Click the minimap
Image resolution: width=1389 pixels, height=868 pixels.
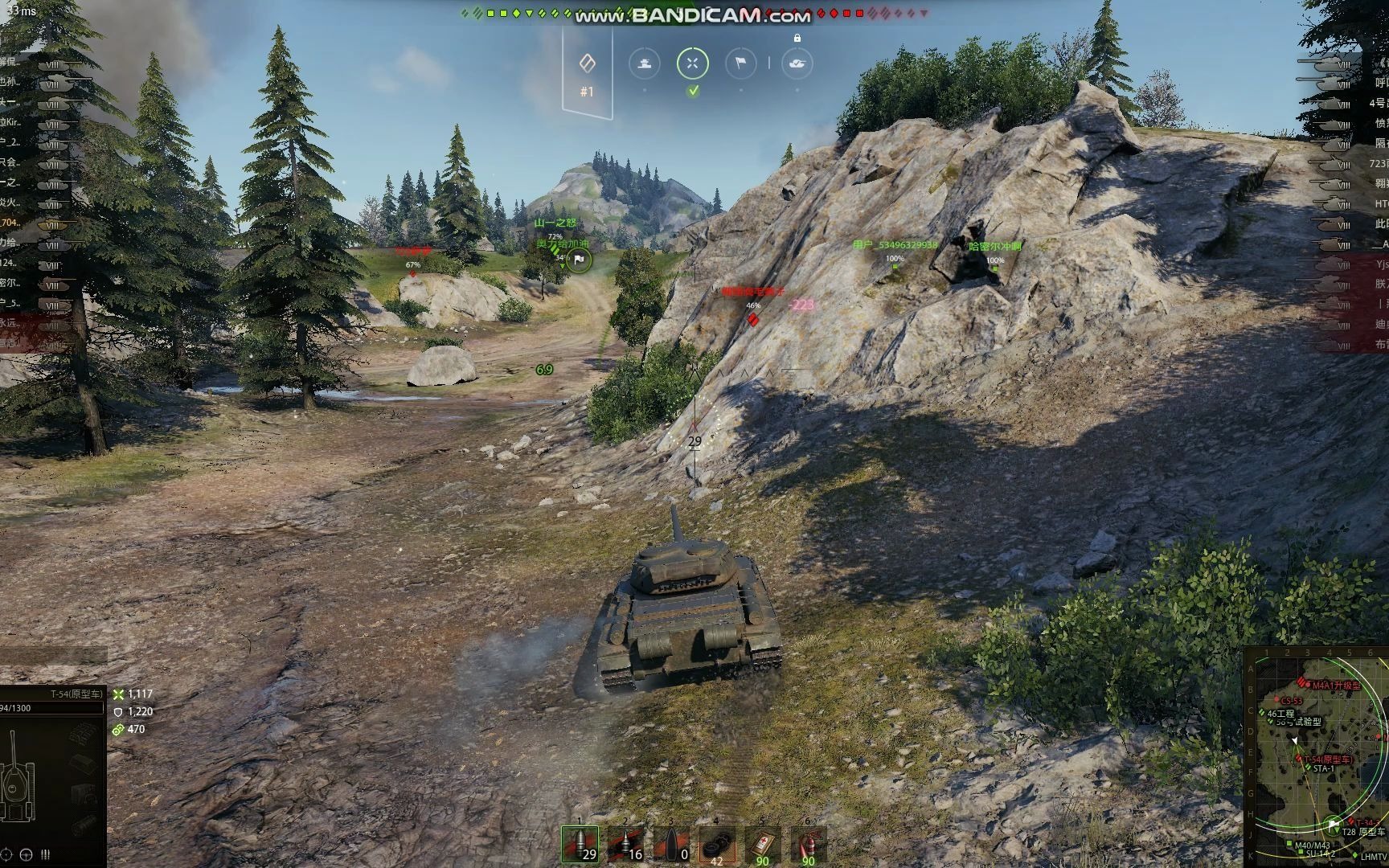point(1317,757)
